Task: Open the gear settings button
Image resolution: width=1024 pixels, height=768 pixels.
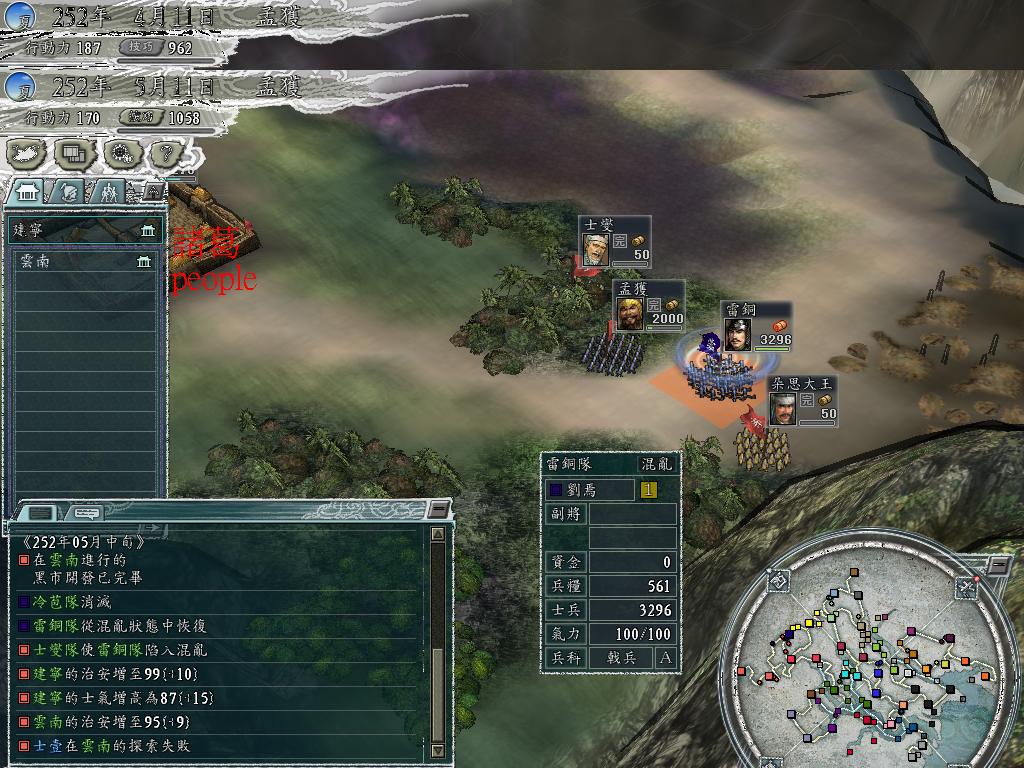Action: tap(122, 153)
